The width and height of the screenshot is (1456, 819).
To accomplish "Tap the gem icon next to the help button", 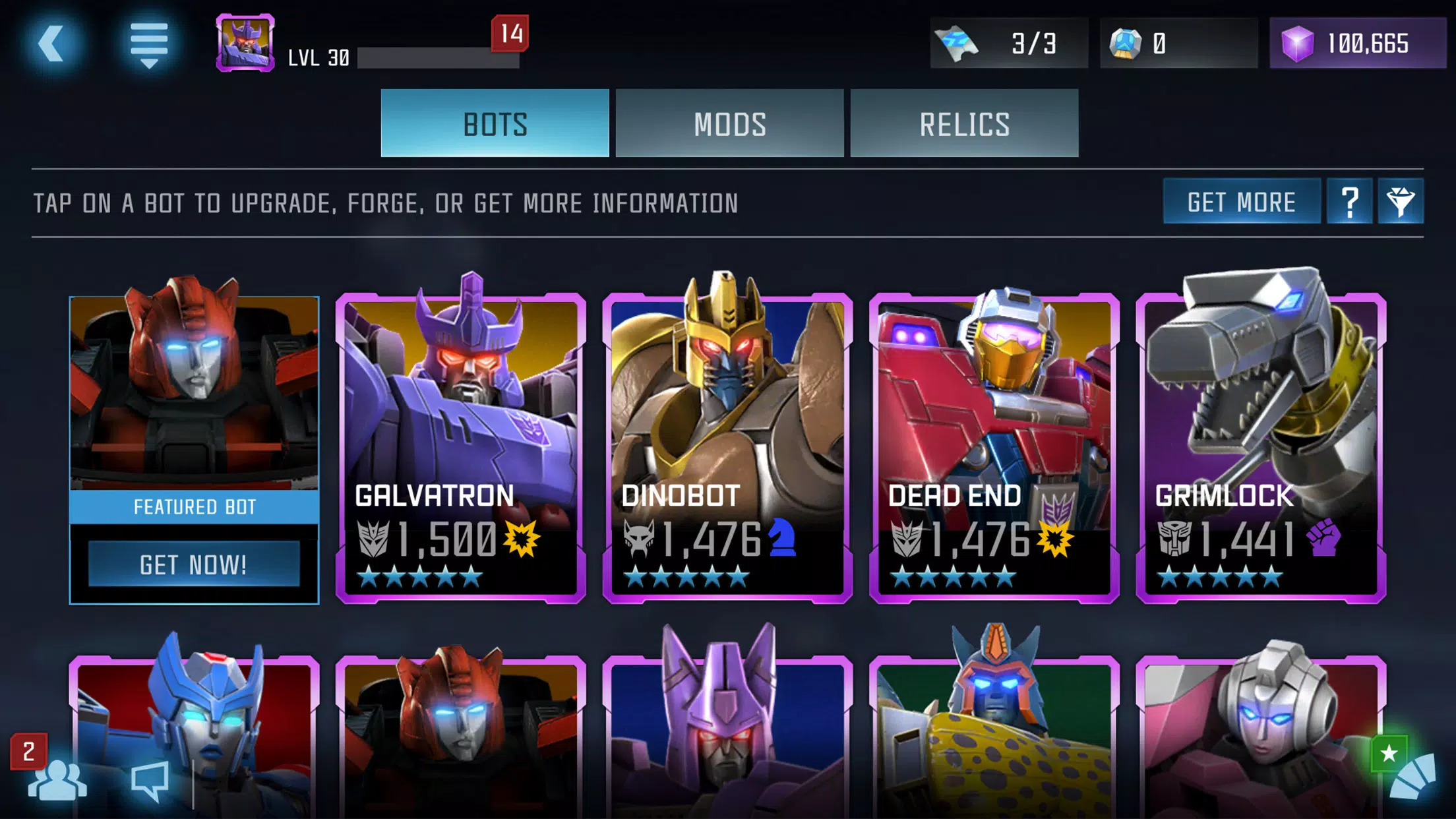I will [x=1401, y=202].
